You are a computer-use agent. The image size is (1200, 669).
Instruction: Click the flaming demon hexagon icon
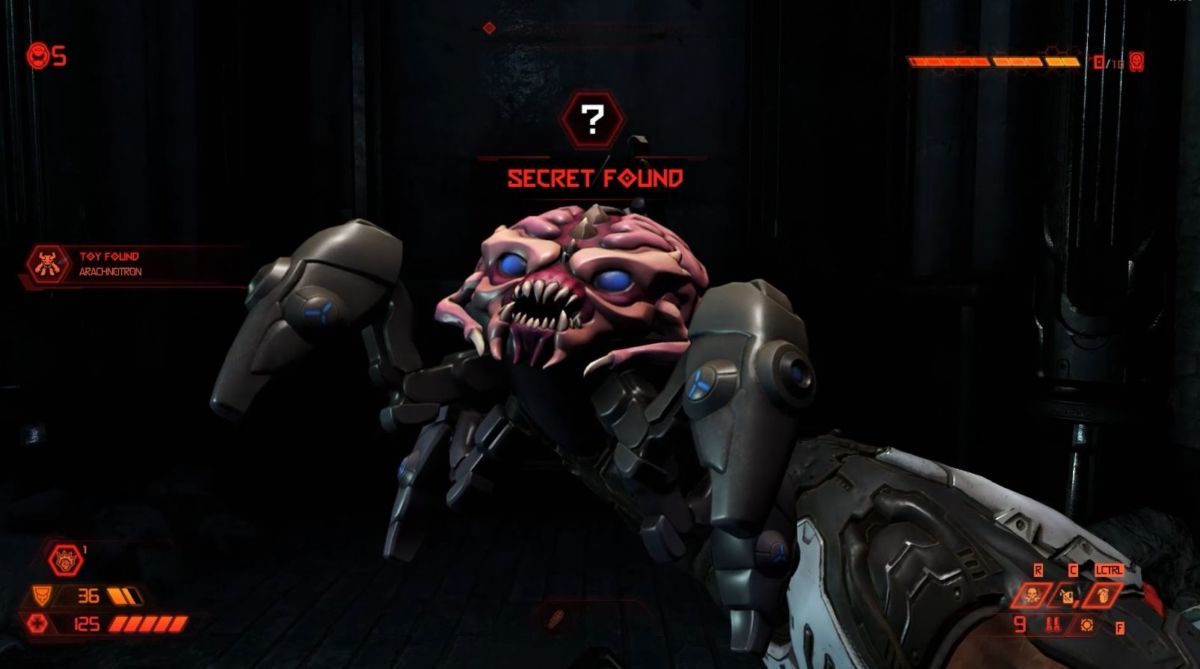coord(65,558)
